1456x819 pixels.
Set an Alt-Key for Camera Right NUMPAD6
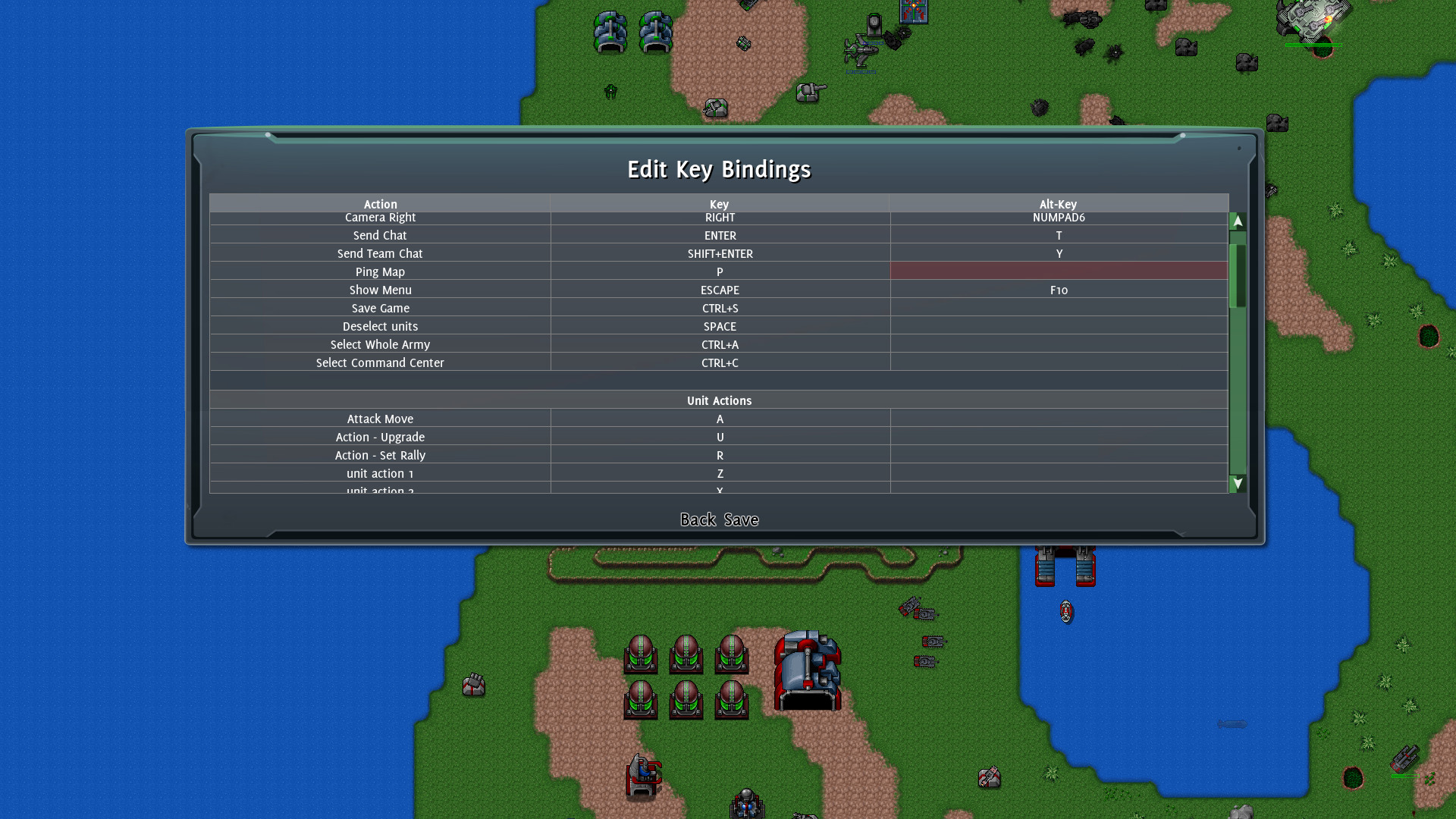[x=1059, y=218]
